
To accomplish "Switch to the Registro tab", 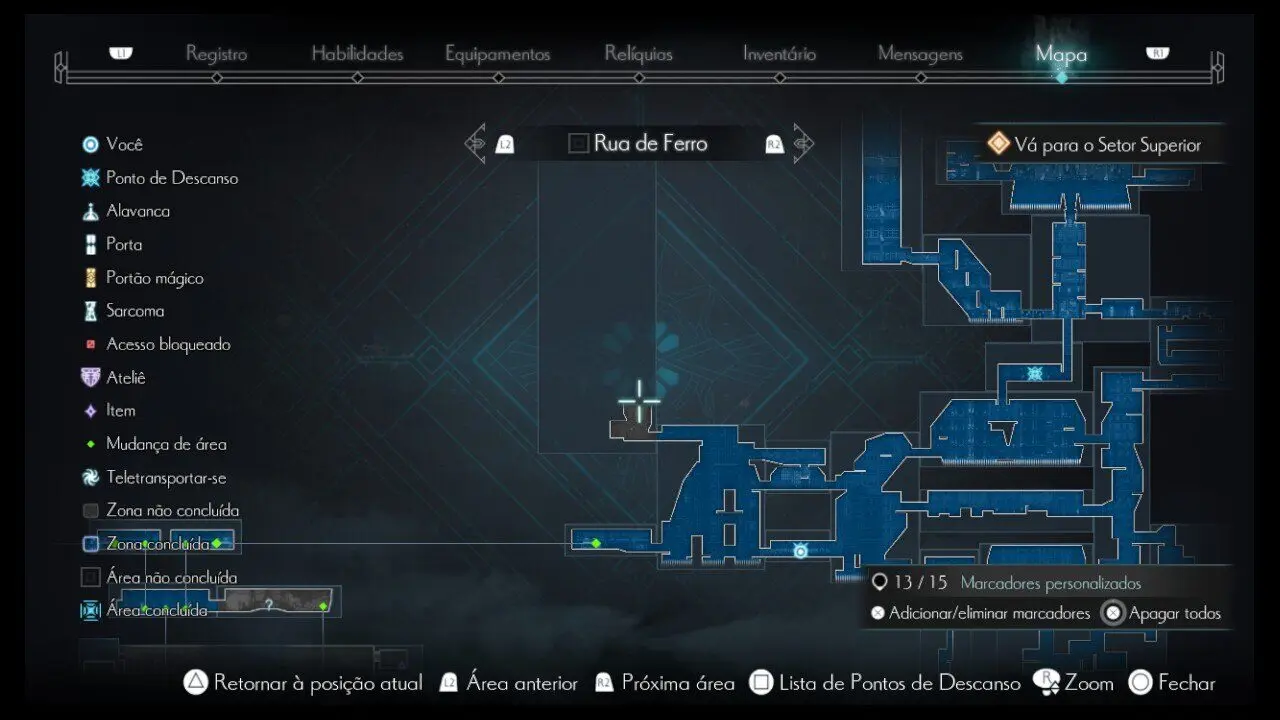I will click(216, 54).
